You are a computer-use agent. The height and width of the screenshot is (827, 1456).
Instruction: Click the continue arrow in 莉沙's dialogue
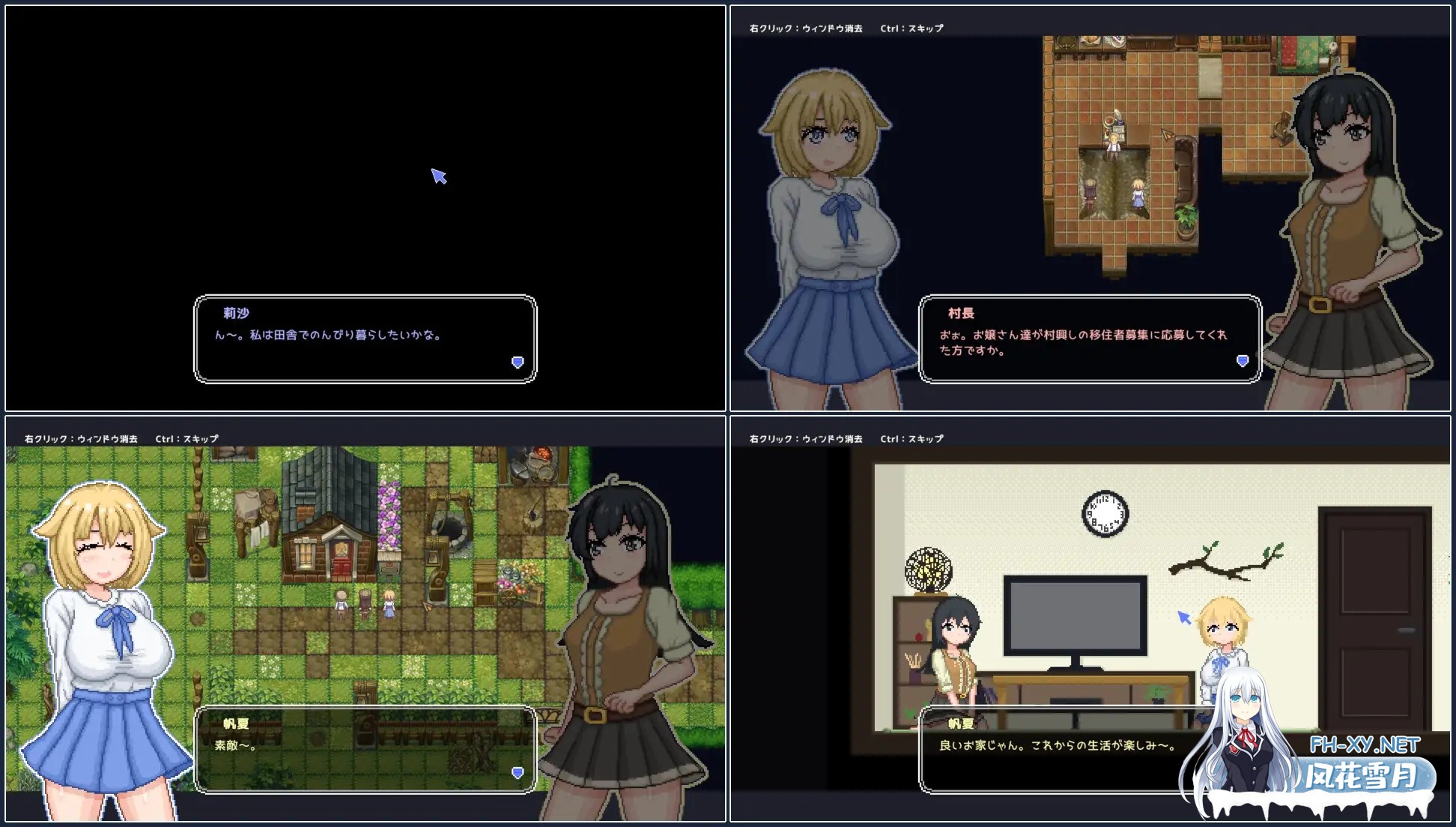tap(517, 363)
